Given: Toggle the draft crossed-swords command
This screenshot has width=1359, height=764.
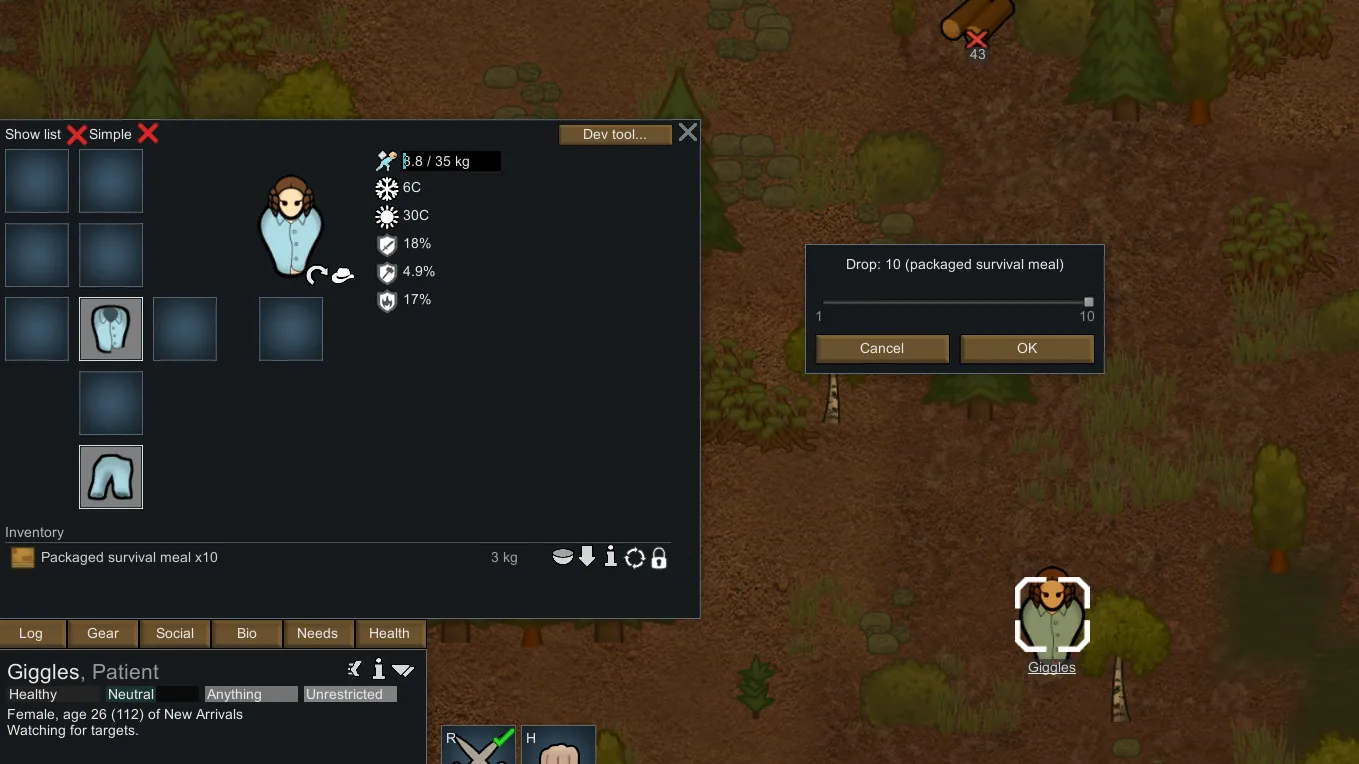Looking at the screenshot, I should (x=479, y=746).
